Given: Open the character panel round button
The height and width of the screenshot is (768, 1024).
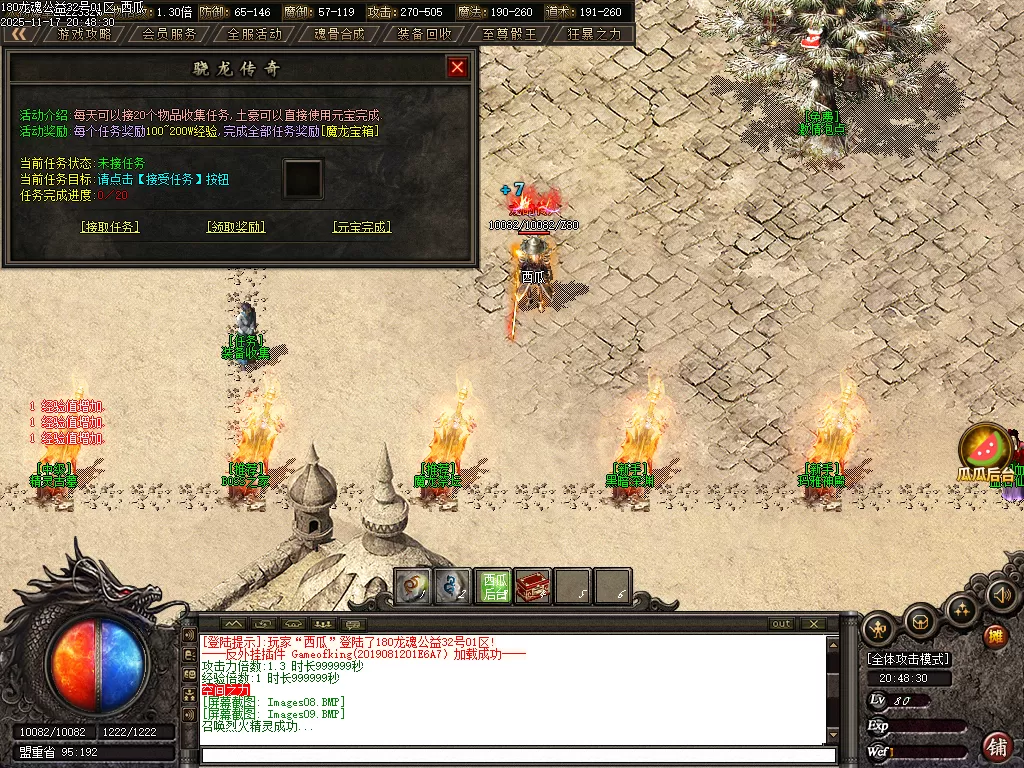Looking at the screenshot, I should pos(878,629).
